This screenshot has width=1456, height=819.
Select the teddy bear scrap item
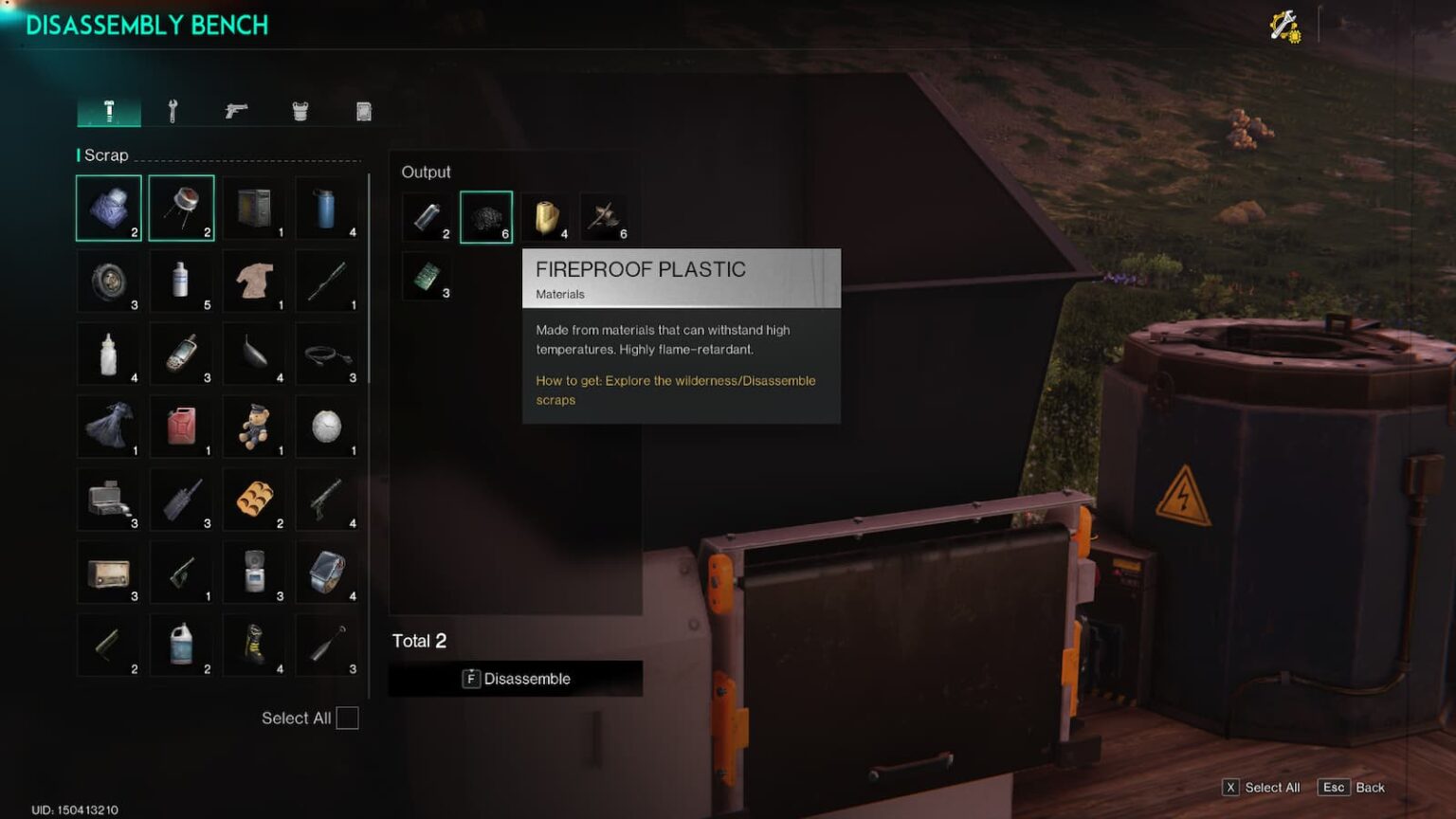pyautogui.click(x=254, y=427)
